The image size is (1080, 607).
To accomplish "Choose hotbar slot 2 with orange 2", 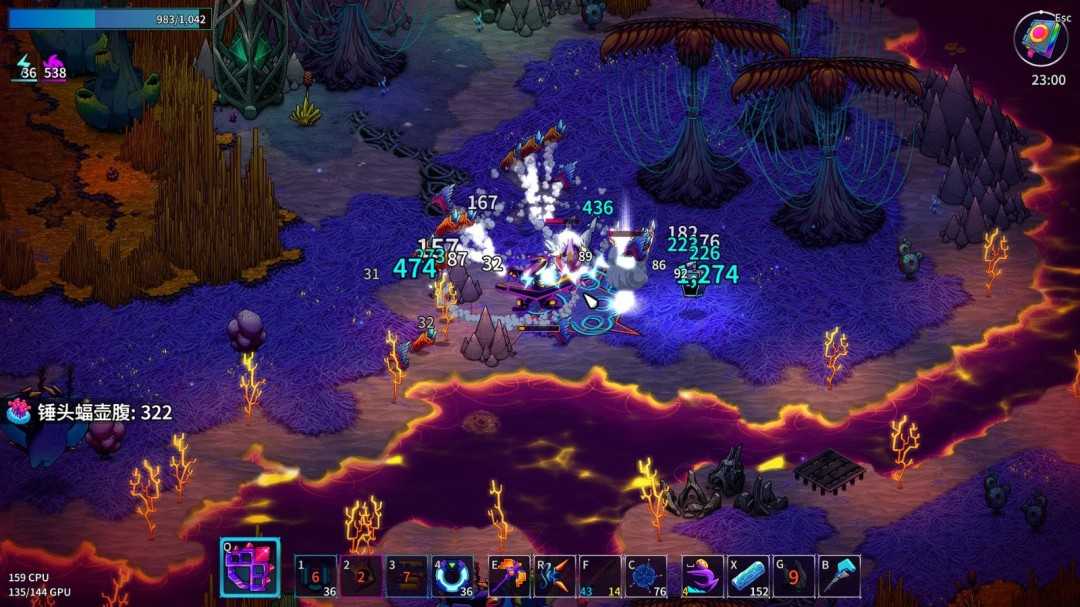I will 361,577.
